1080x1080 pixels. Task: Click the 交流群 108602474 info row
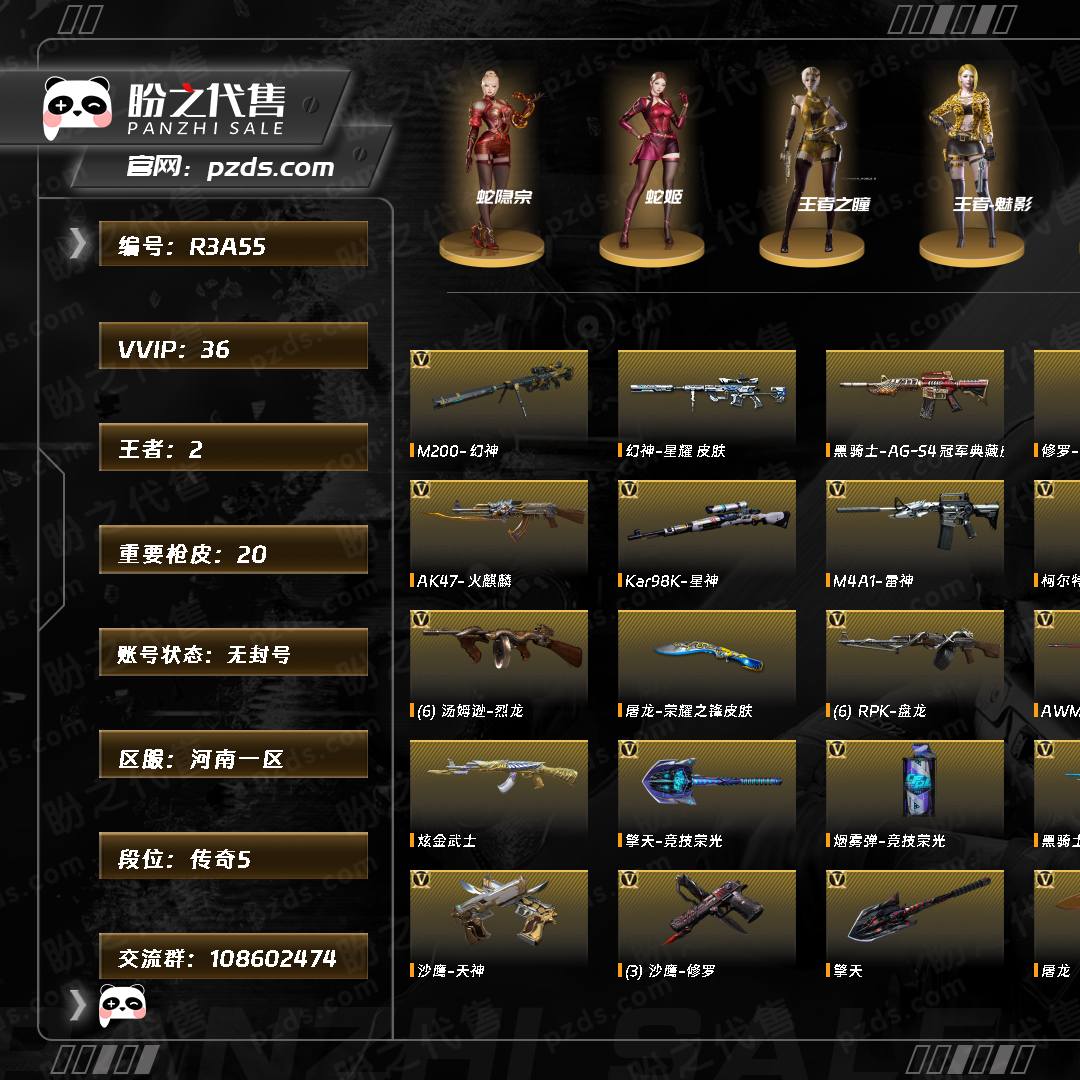click(x=233, y=958)
